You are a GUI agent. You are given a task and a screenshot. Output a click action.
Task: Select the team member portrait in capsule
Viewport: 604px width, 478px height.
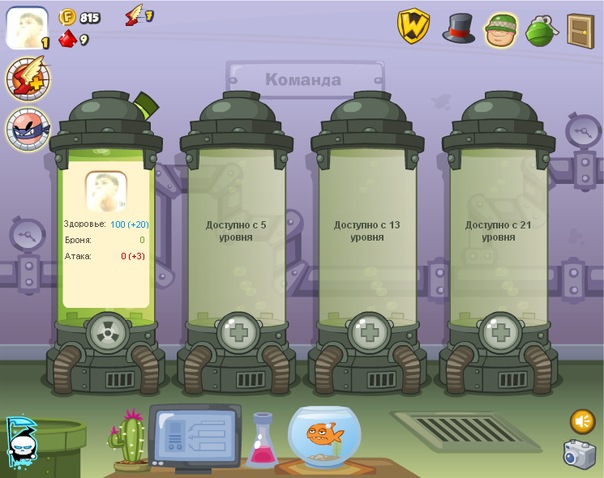[x=105, y=189]
